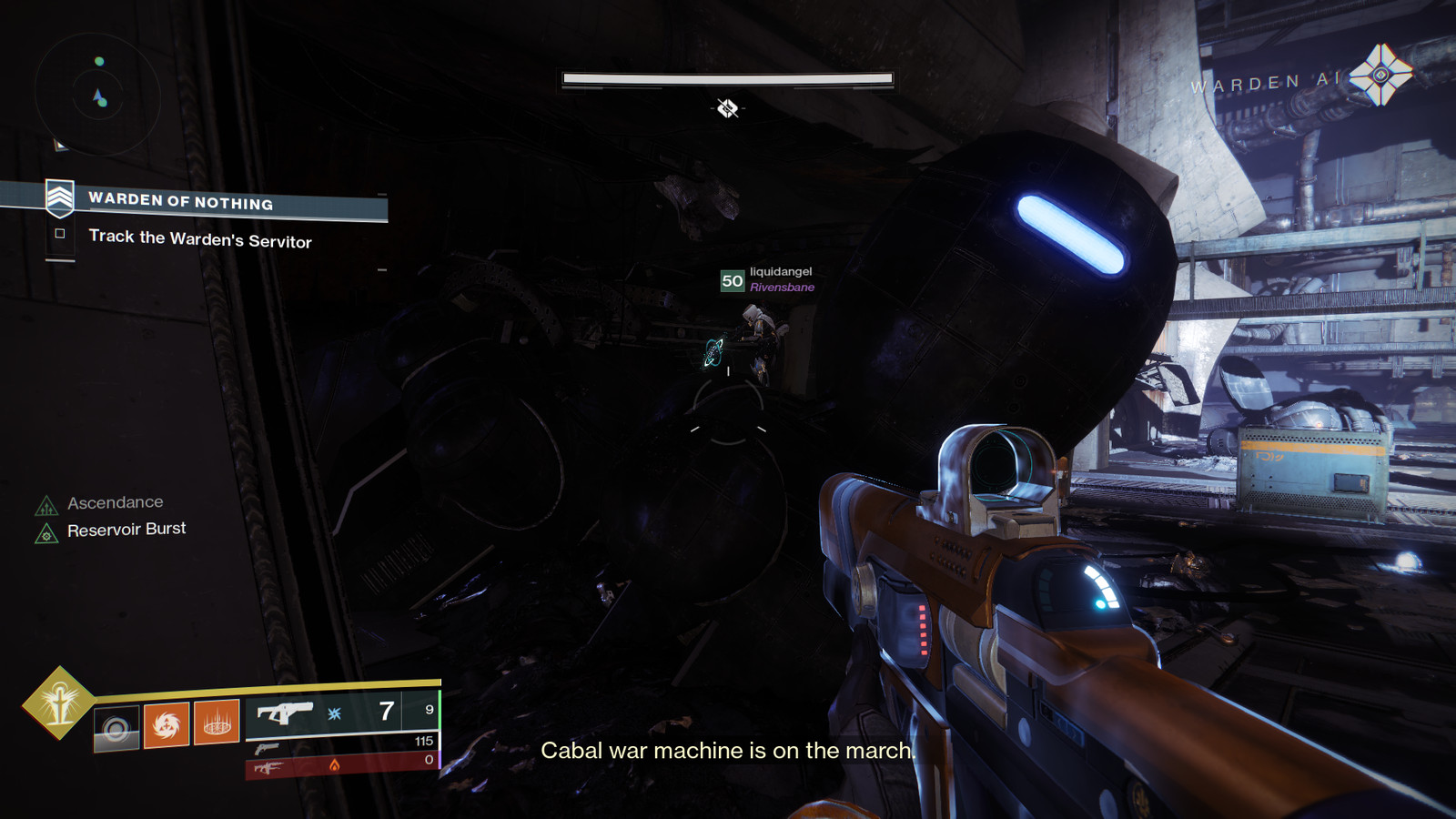
Task: Select the sniper rifle weapon icon
Action: pyautogui.click(x=269, y=767)
